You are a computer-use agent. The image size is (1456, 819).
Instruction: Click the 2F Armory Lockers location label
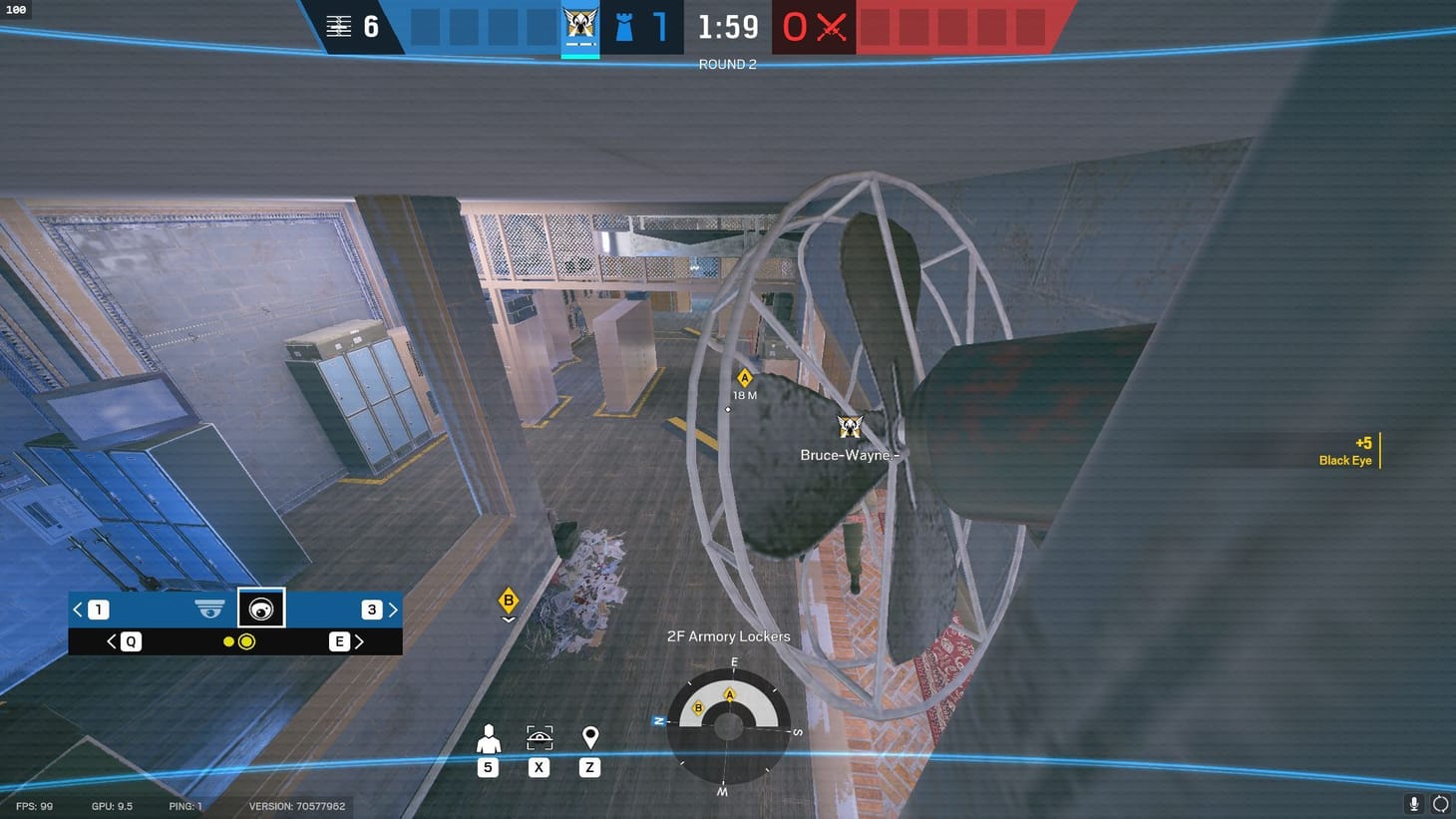tap(728, 635)
